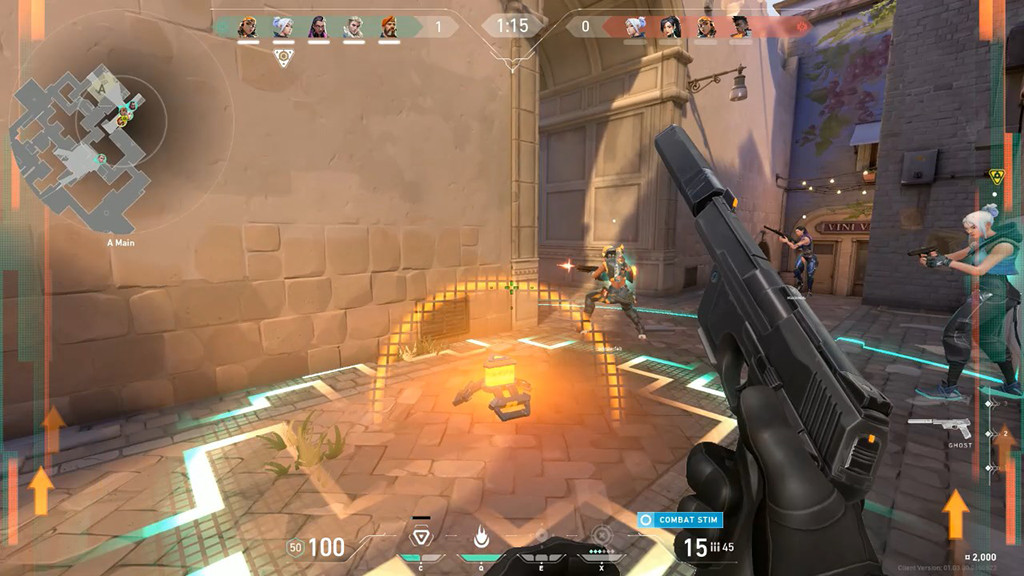
Task: Choose the Orbital Strike ultimate crosshair icon
Action: point(600,535)
